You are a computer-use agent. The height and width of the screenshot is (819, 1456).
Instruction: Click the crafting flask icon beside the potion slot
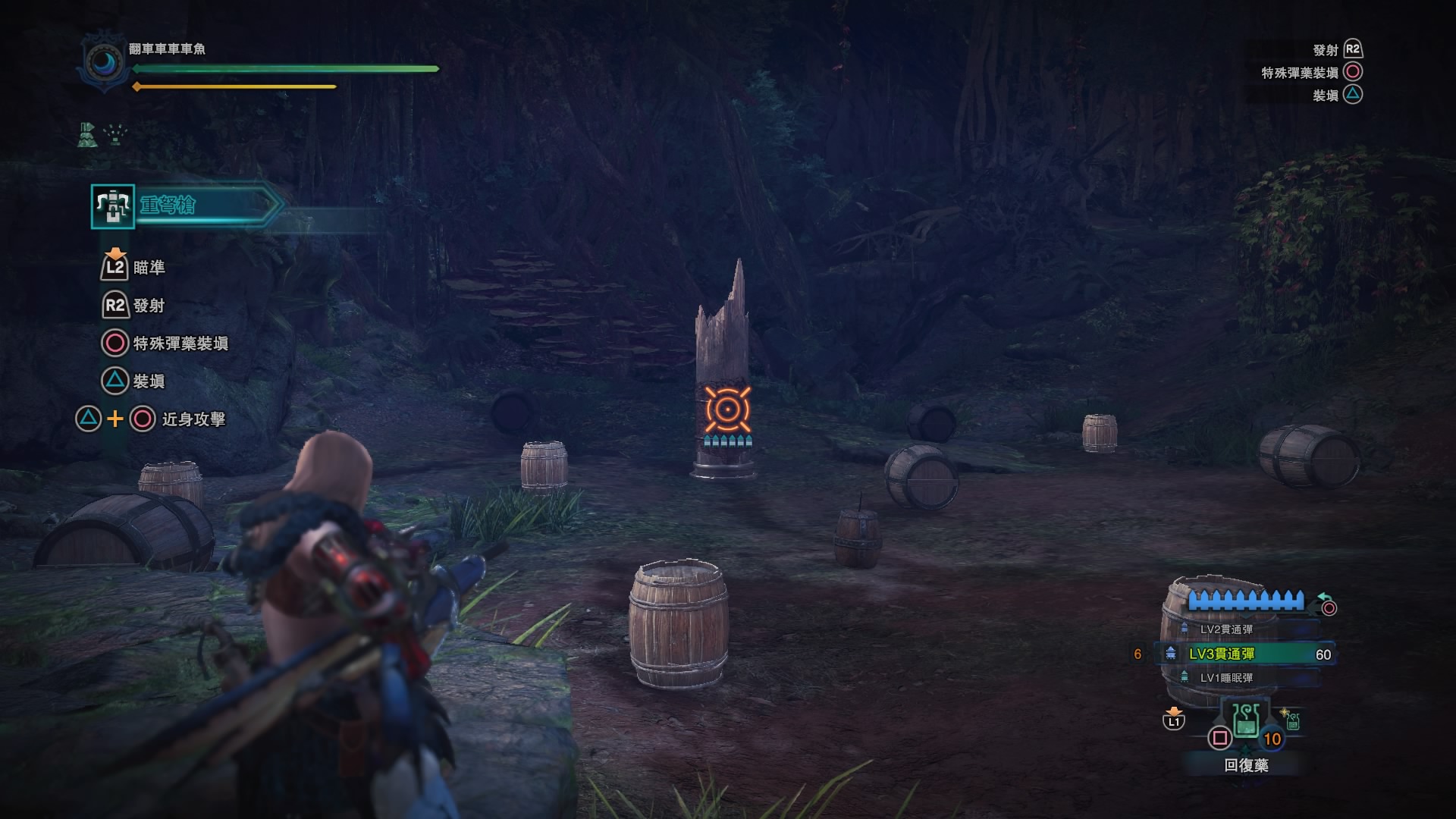(1292, 722)
